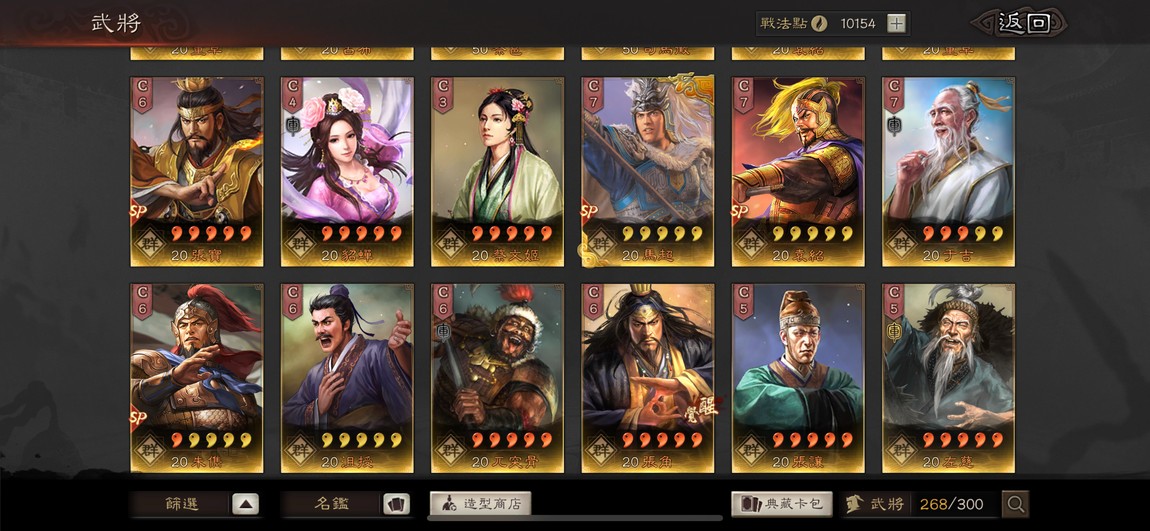The height and width of the screenshot is (531, 1150).
Task: Open the 左慈 general card
Action: coord(948,377)
